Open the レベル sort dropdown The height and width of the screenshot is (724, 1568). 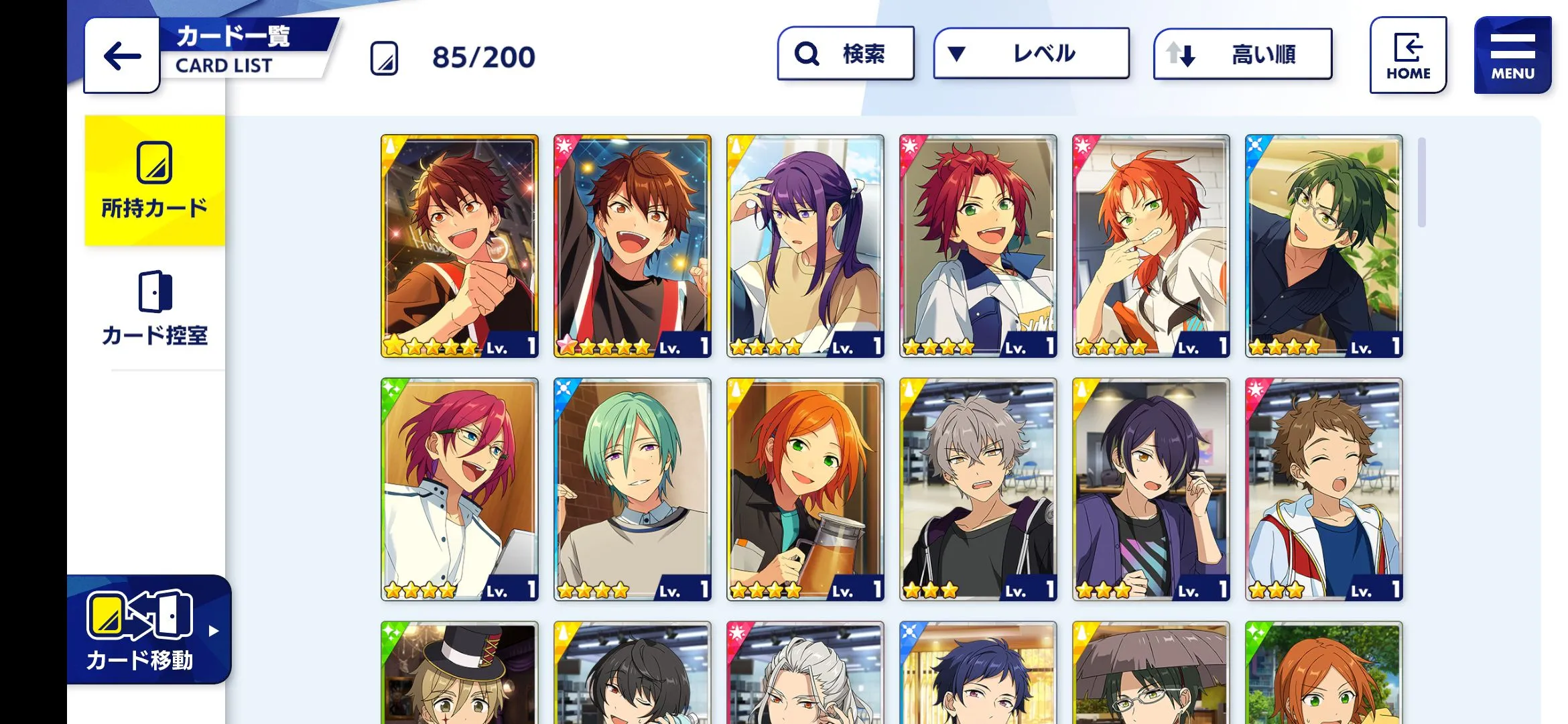click(x=1031, y=54)
